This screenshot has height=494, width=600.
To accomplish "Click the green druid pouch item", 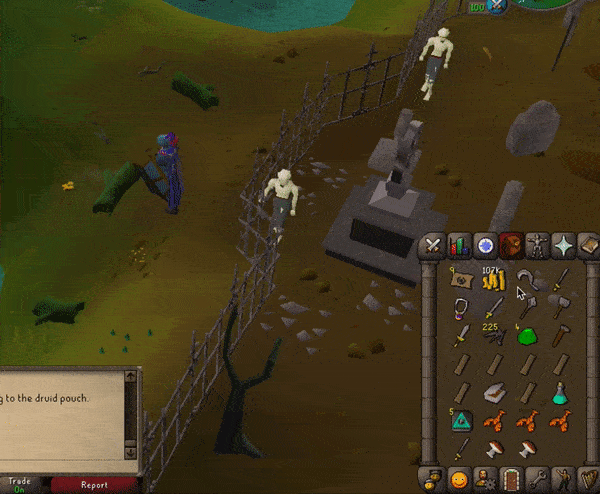I will [x=527, y=335].
